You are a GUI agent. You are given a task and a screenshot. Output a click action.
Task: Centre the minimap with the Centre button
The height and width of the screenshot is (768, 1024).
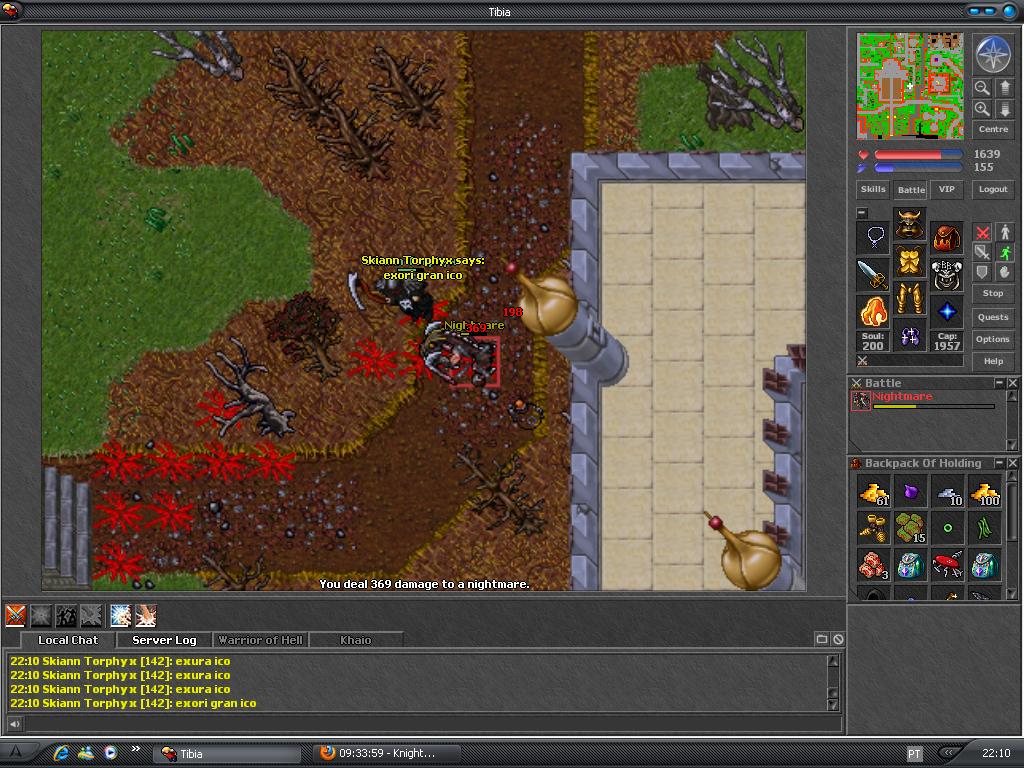pos(993,129)
